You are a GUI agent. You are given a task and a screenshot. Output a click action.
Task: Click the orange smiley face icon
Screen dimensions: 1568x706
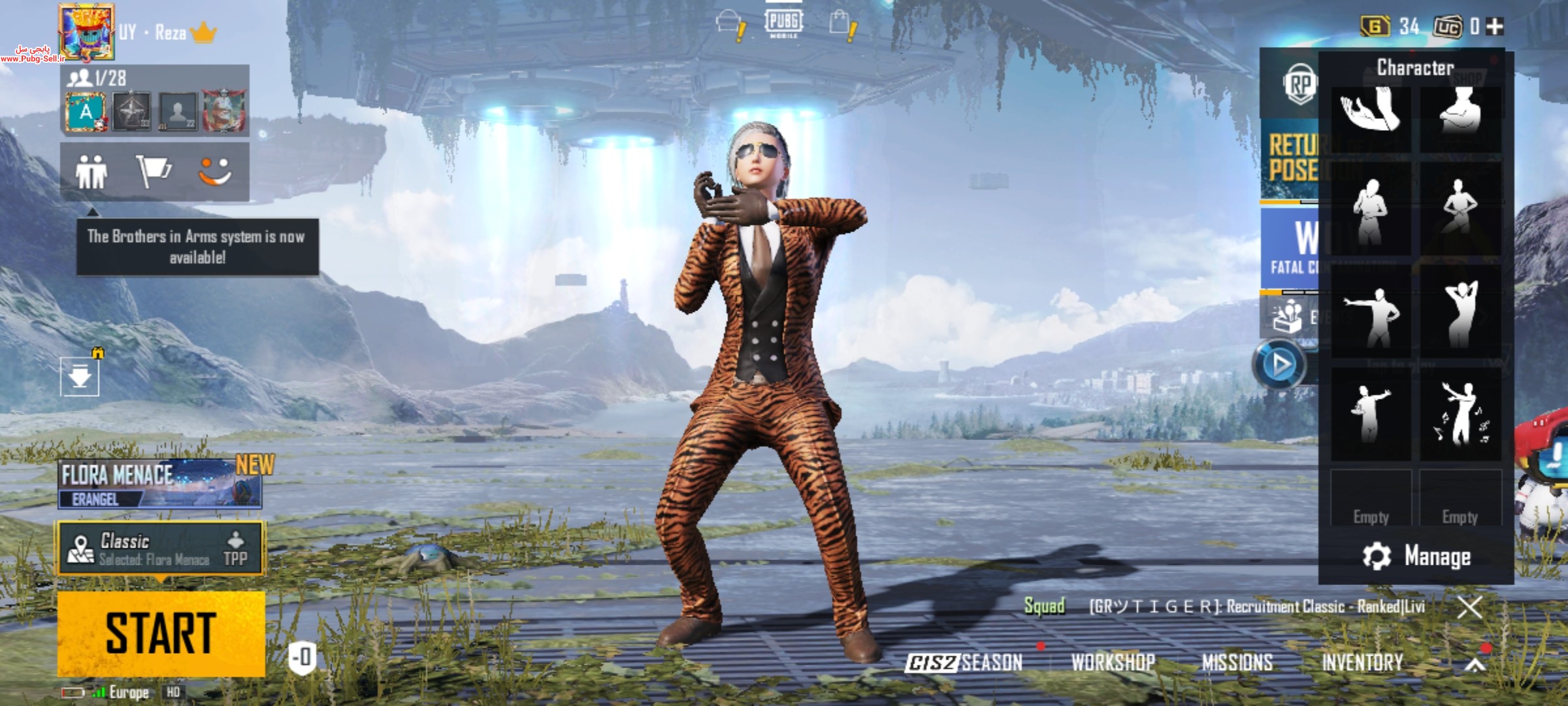click(x=215, y=173)
